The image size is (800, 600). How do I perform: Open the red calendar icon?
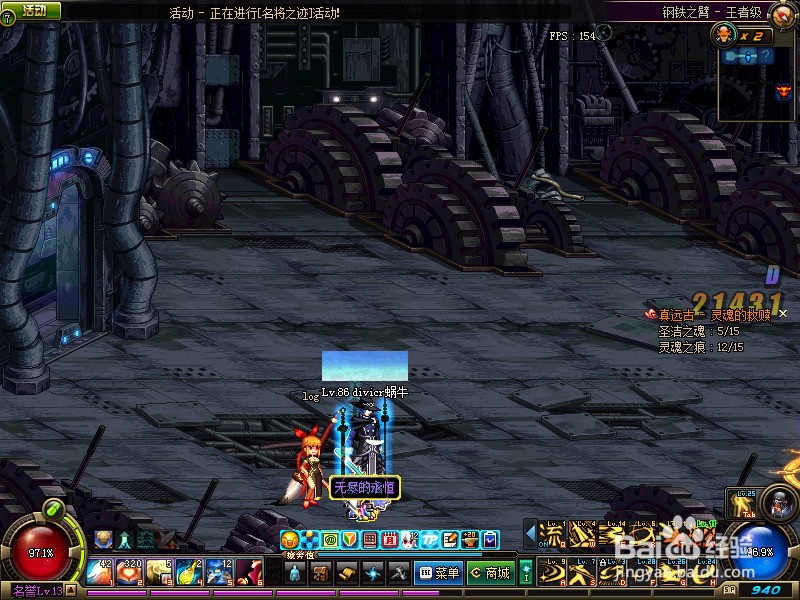[x=389, y=539]
